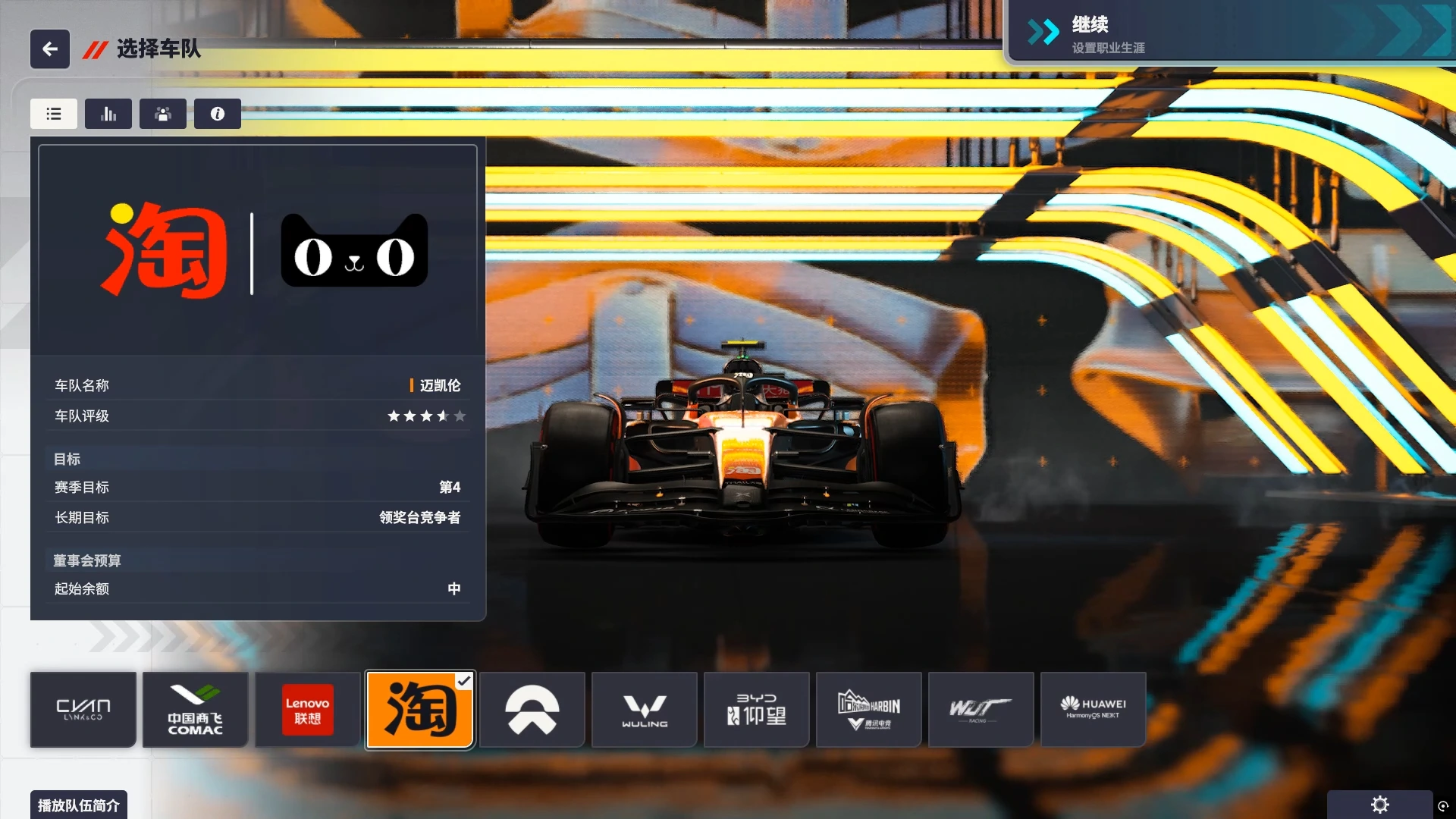
Task: Pick the BYD Yangwang team tile
Action: click(x=757, y=710)
